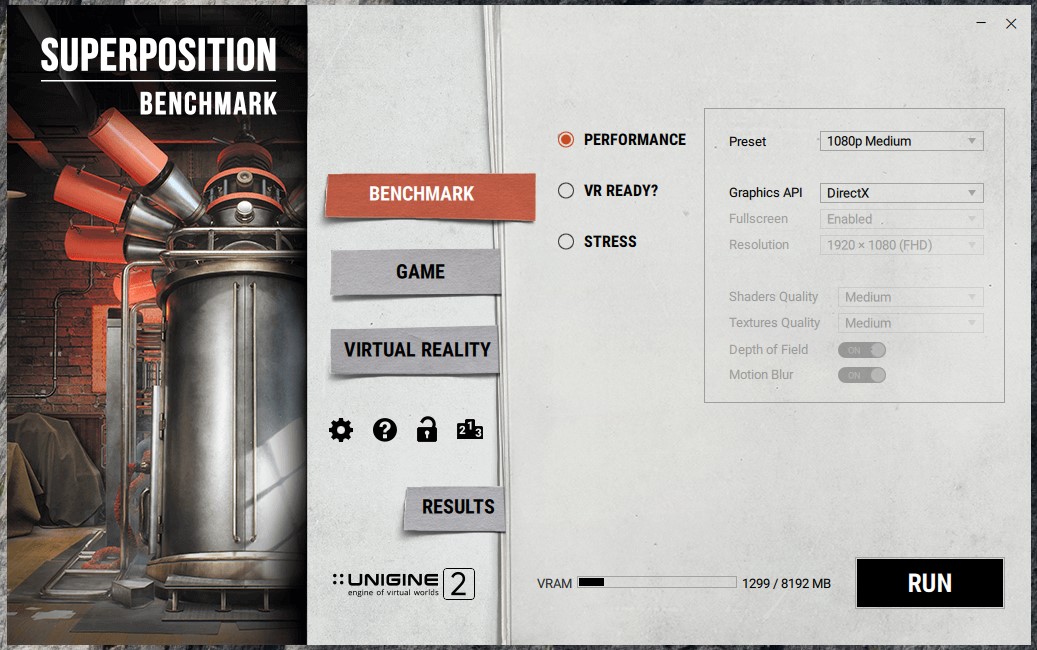Open the Game mode tab
Image resolution: width=1037 pixels, height=650 pixels.
click(x=420, y=272)
